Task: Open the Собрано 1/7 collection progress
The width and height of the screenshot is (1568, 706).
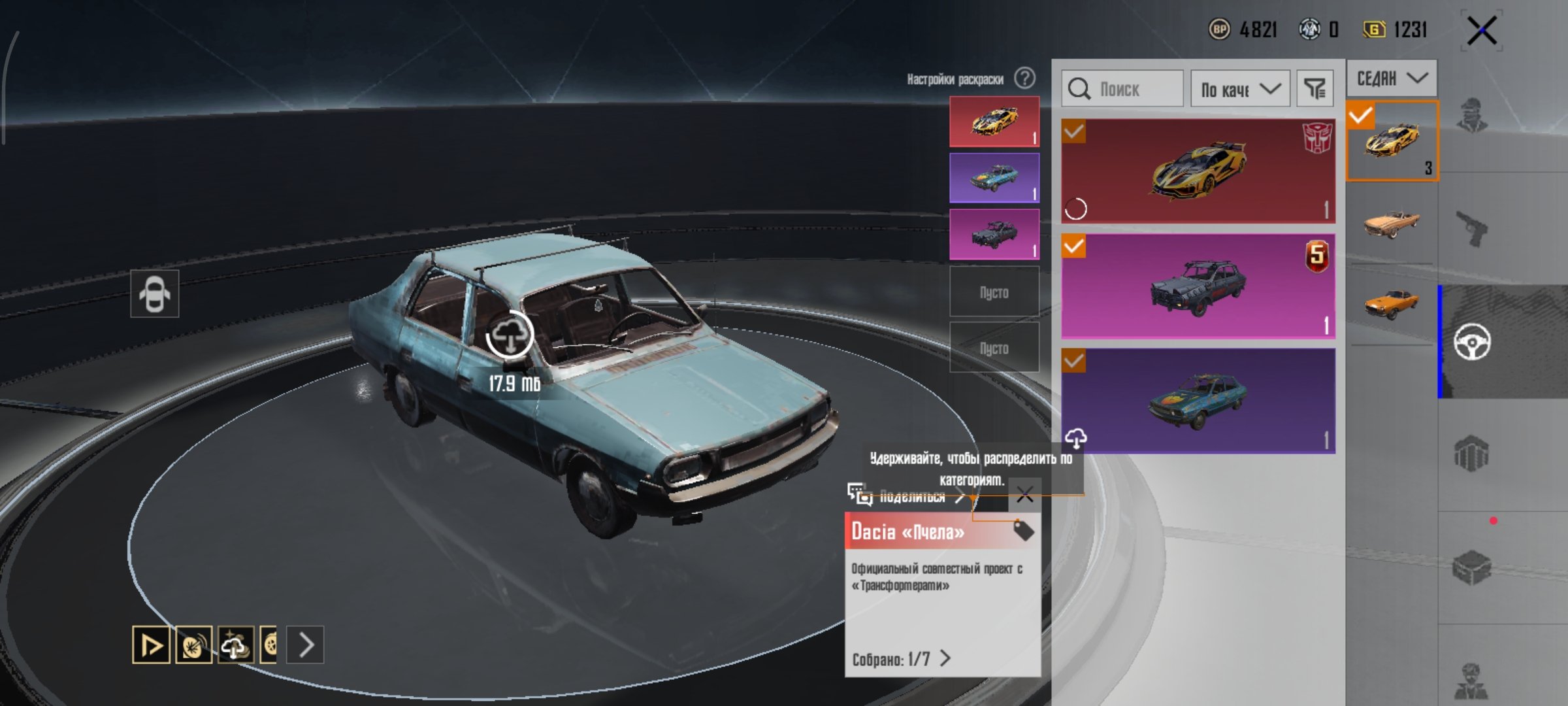Action: (901, 658)
